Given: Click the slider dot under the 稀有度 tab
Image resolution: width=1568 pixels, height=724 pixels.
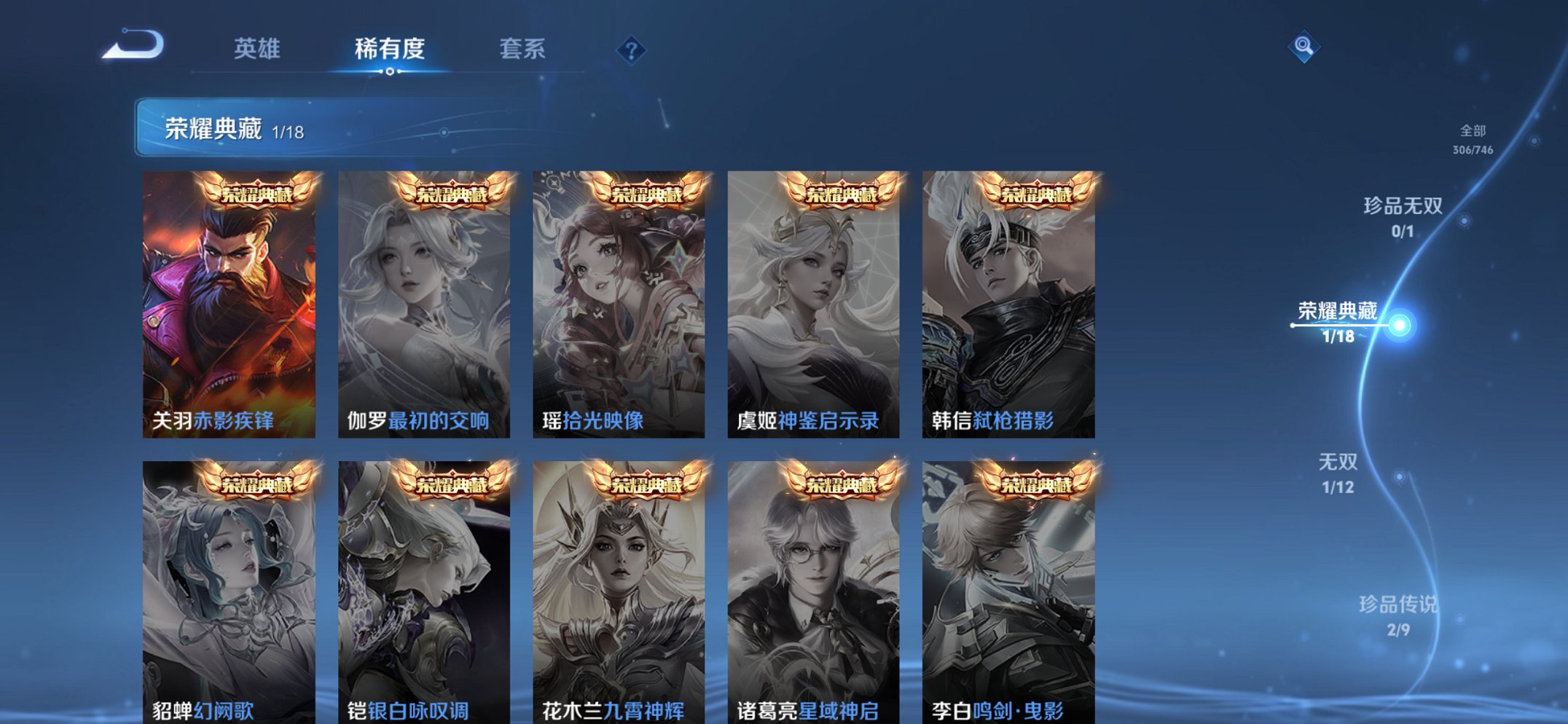Looking at the screenshot, I should click(391, 73).
